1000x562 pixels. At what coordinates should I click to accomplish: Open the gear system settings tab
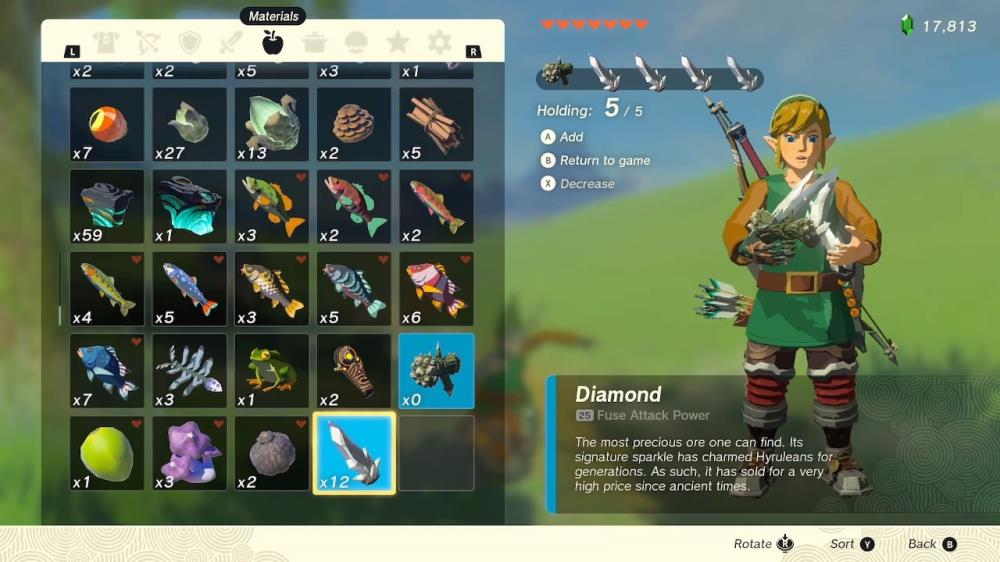tap(439, 42)
